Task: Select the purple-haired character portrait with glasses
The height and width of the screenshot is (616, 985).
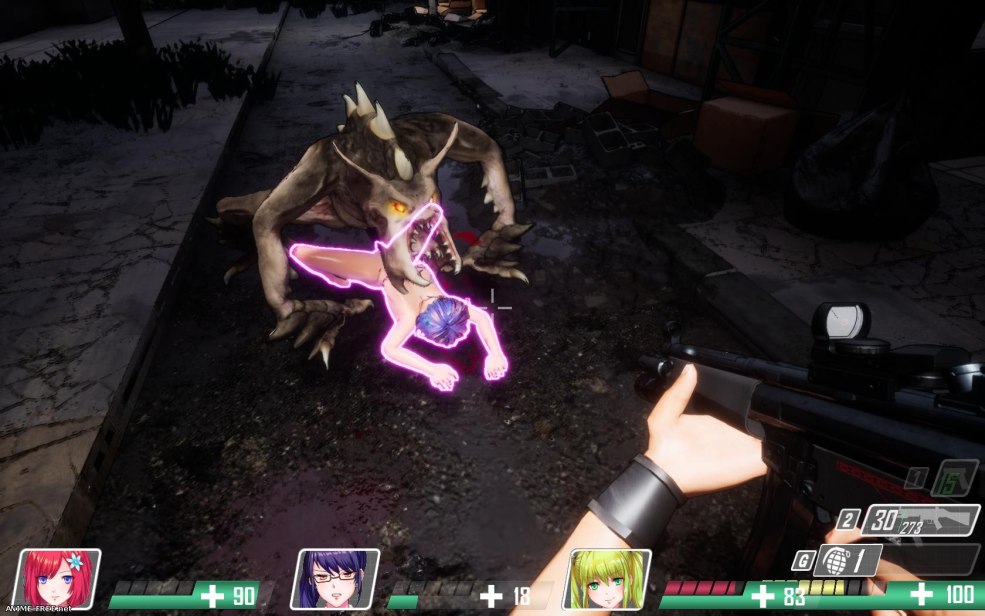Action: click(335, 579)
